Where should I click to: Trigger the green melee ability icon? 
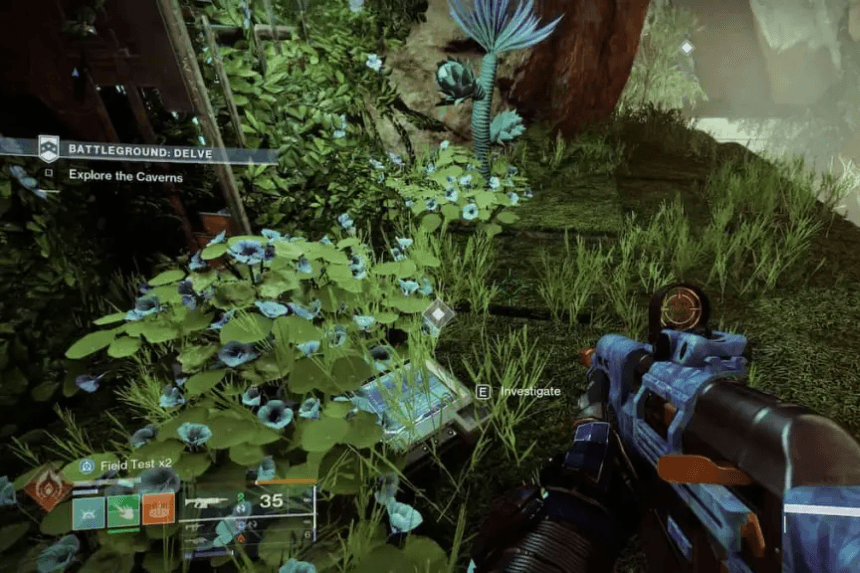[x=123, y=511]
